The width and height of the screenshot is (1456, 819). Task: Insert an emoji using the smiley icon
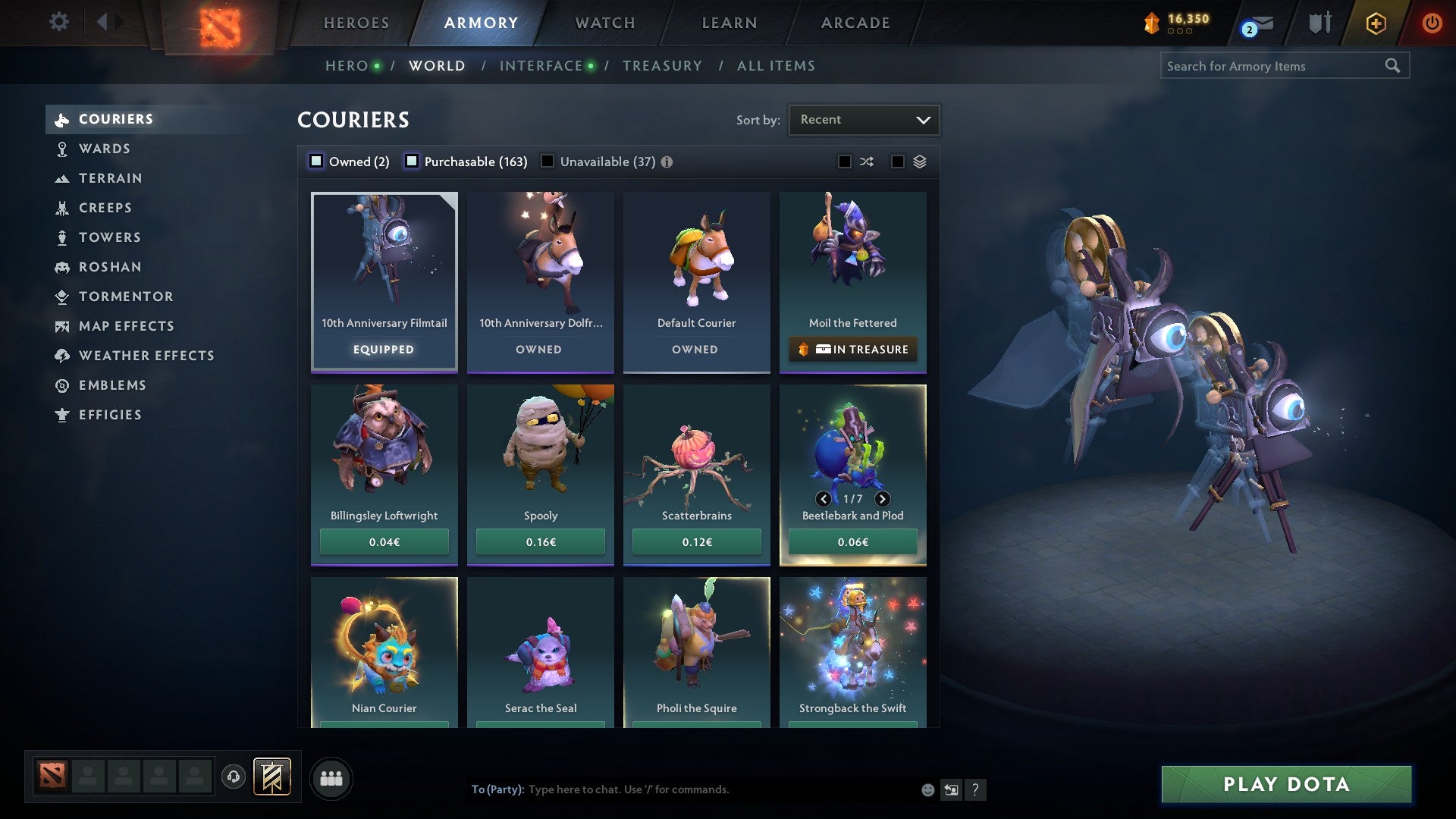[x=927, y=789]
